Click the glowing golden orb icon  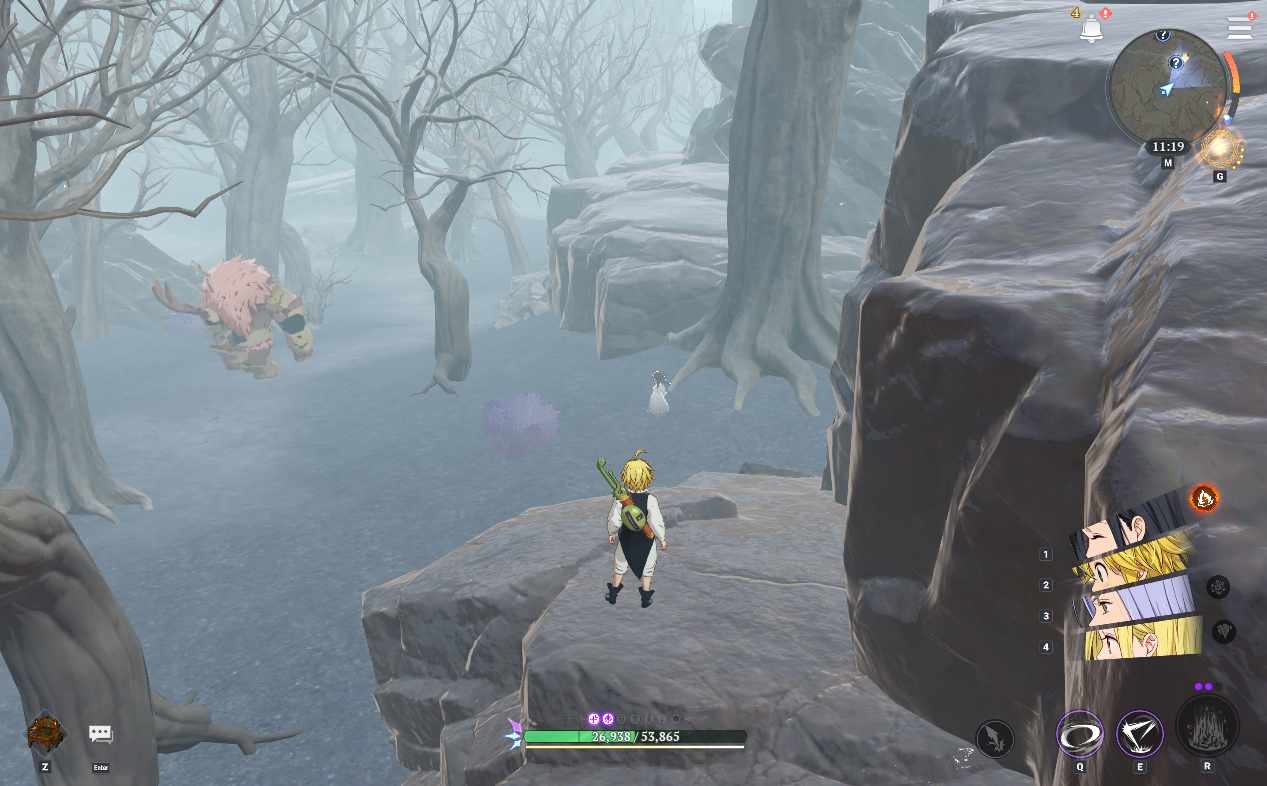1220,150
